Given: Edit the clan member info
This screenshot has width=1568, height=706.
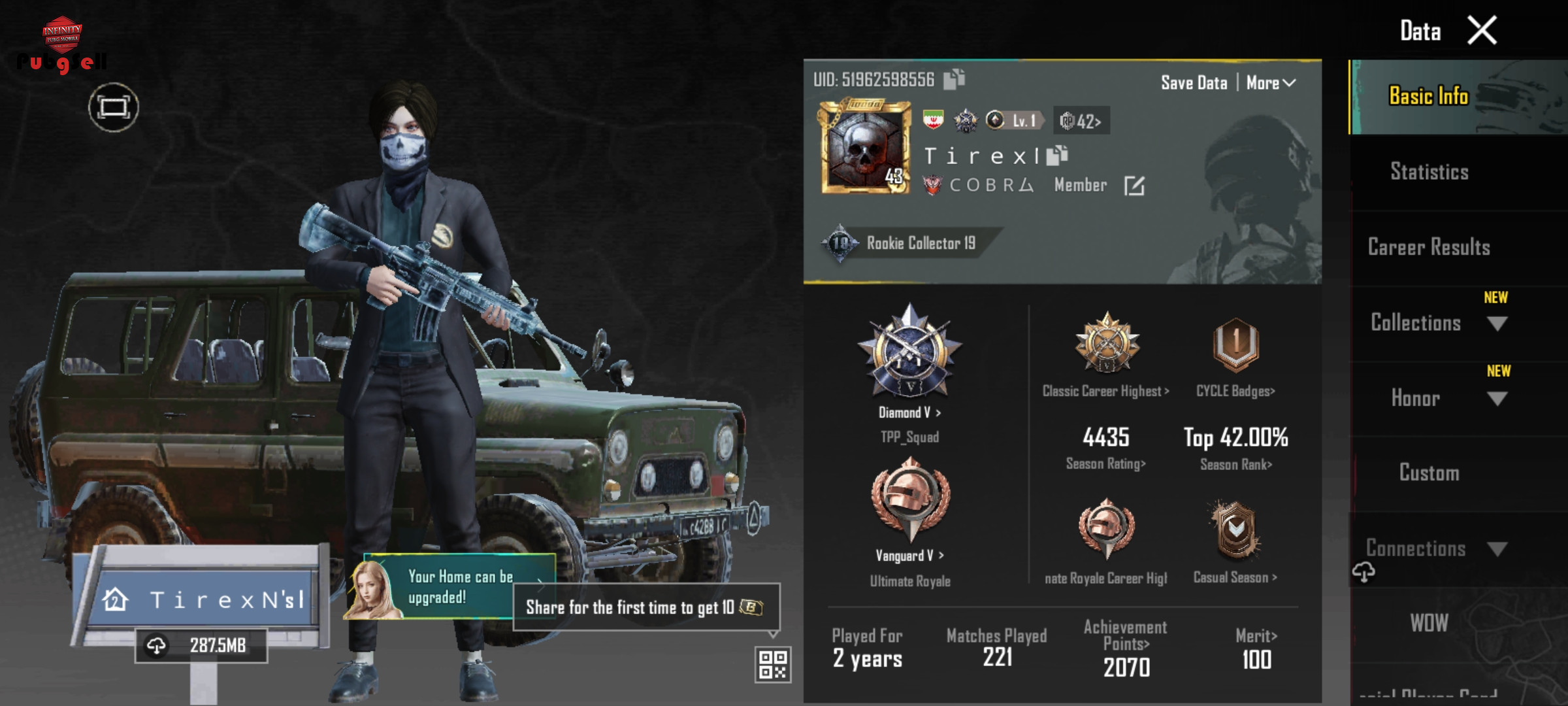Looking at the screenshot, I should [1134, 186].
